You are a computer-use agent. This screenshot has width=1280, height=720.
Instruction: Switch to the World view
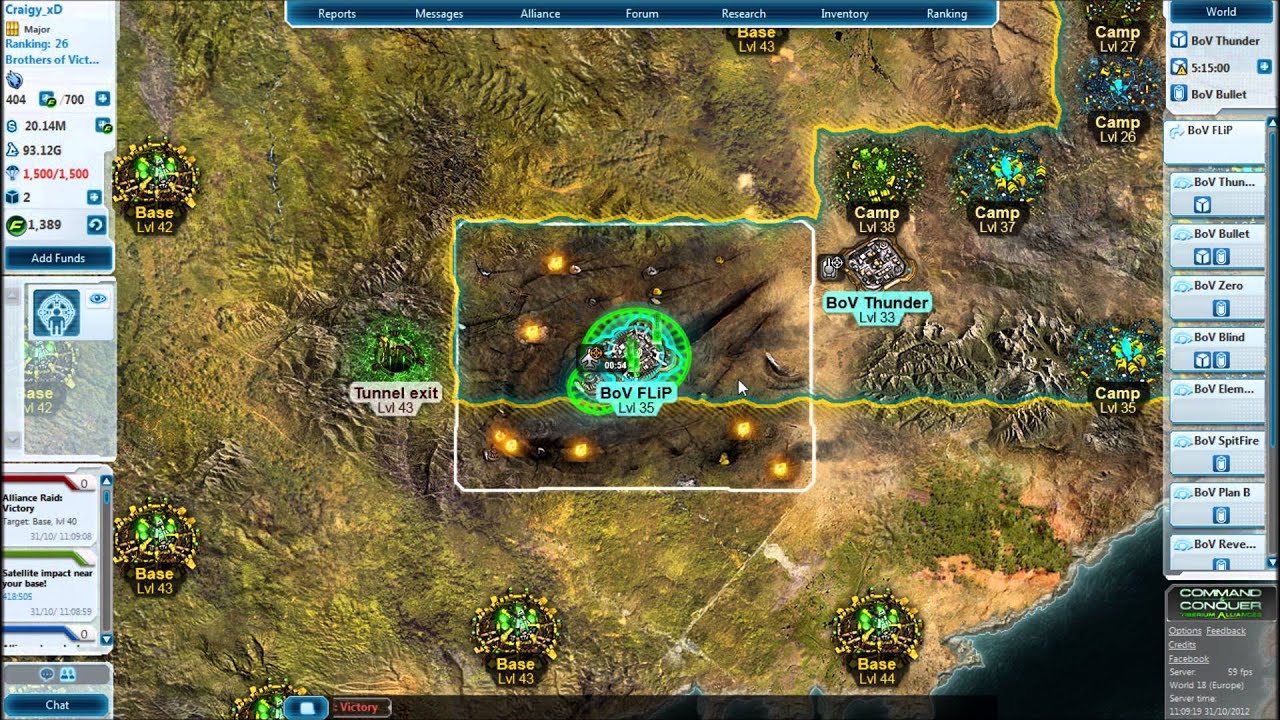1220,12
